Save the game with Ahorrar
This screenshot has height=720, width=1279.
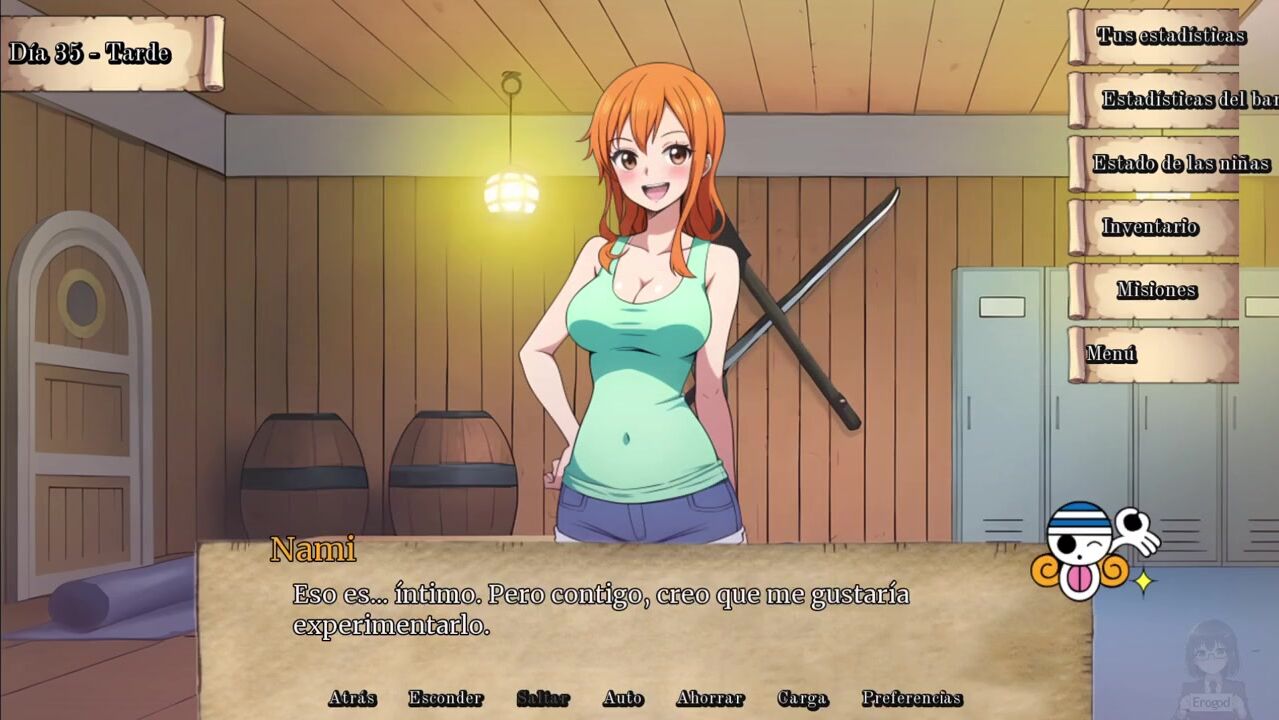pyautogui.click(x=710, y=698)
